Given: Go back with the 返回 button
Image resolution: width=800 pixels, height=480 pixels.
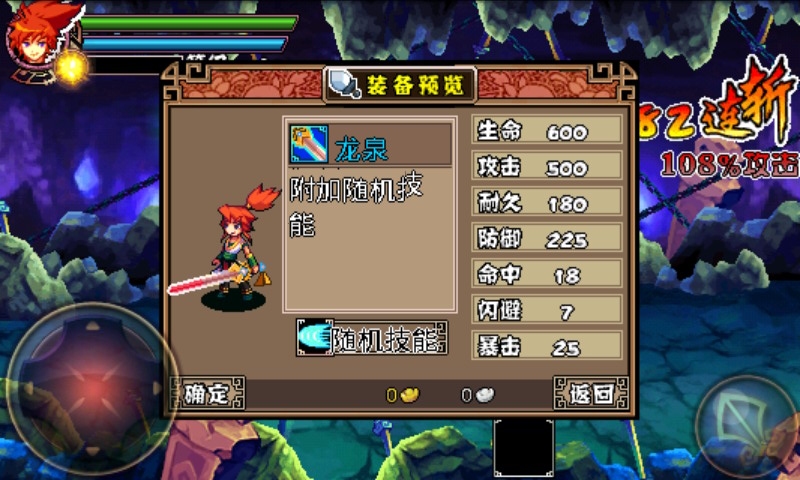Looking at the screenshot, I should click(591, 394).
